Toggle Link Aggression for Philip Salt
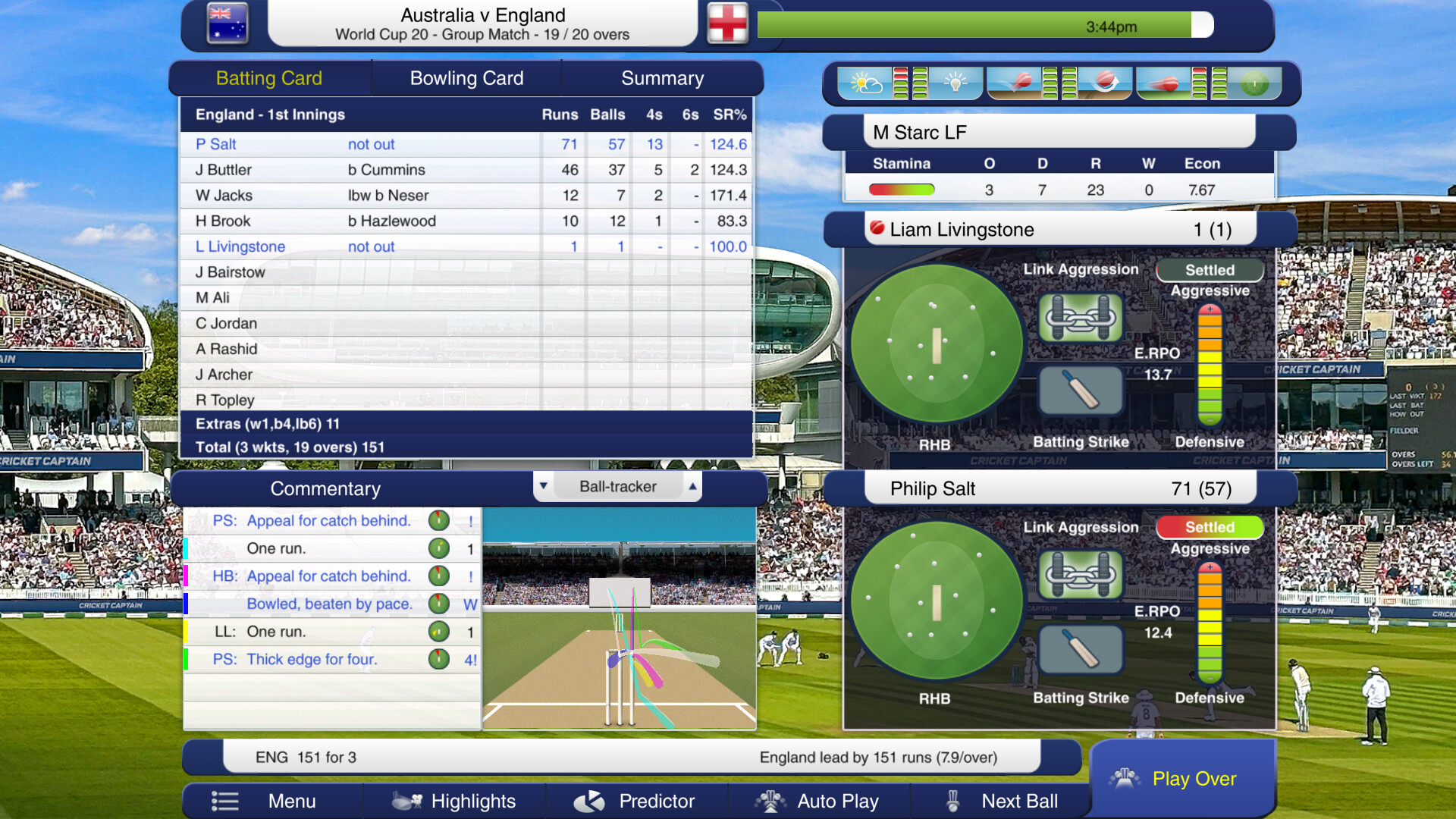The image size is (1456, 819). [1080, 575]
